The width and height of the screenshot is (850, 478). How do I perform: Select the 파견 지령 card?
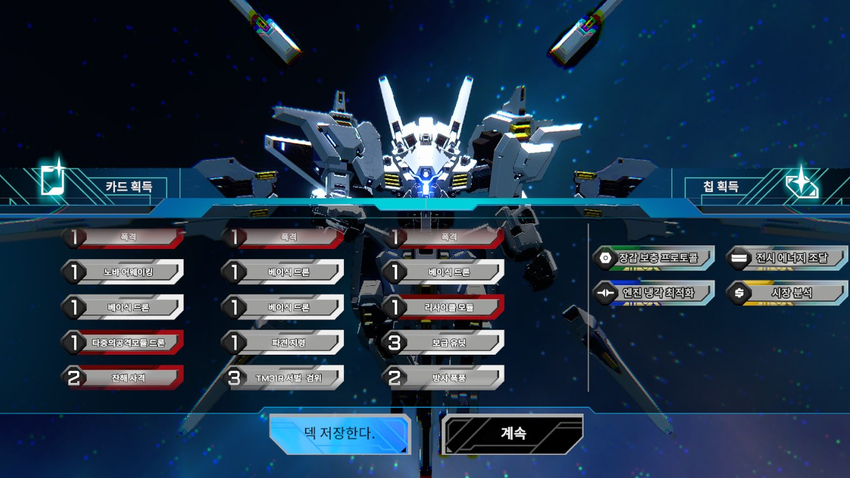click(284, 342)
